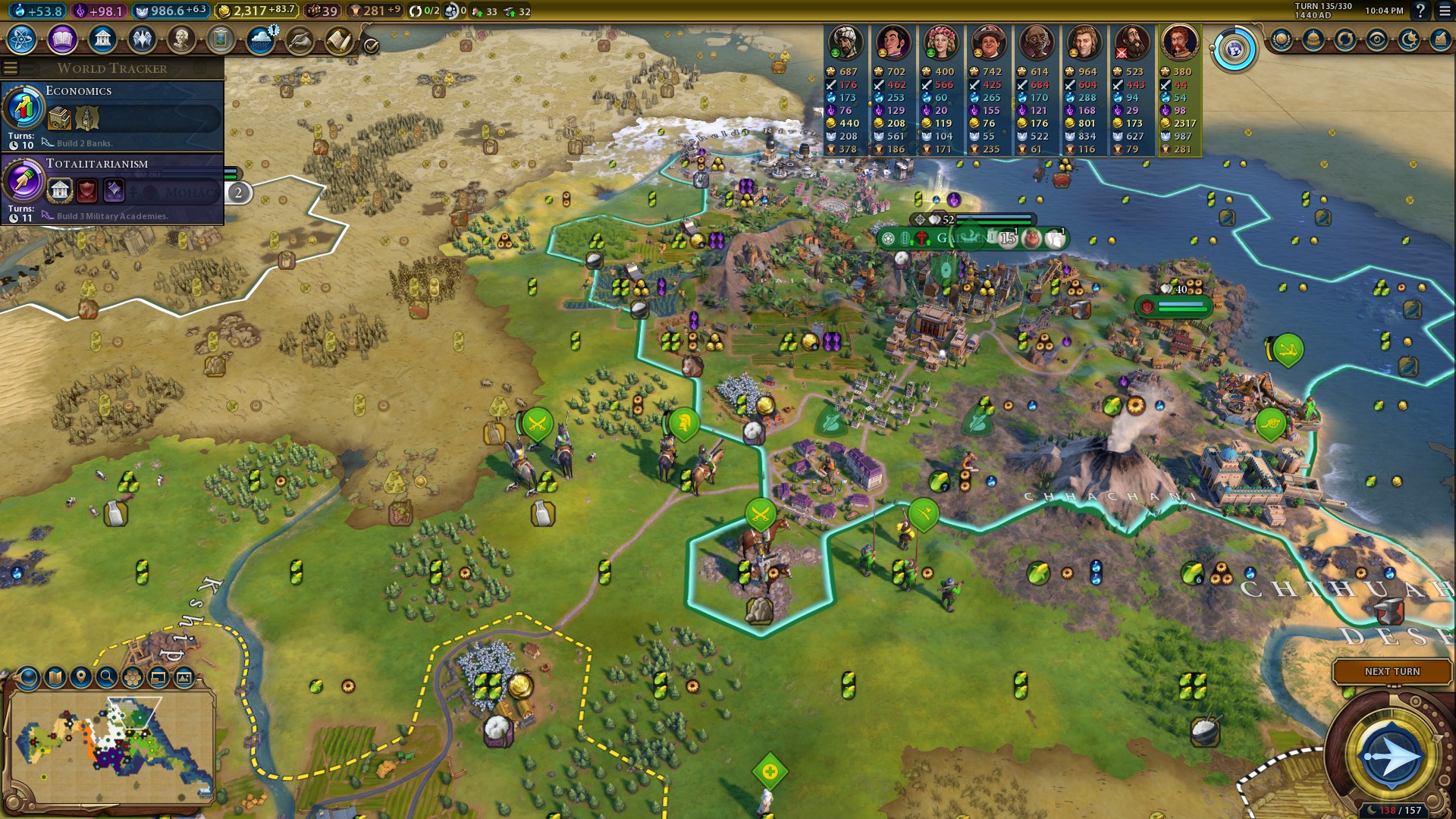Toggle the hex grid honeycomb button
1456x819 pixels.
(133, 677)
